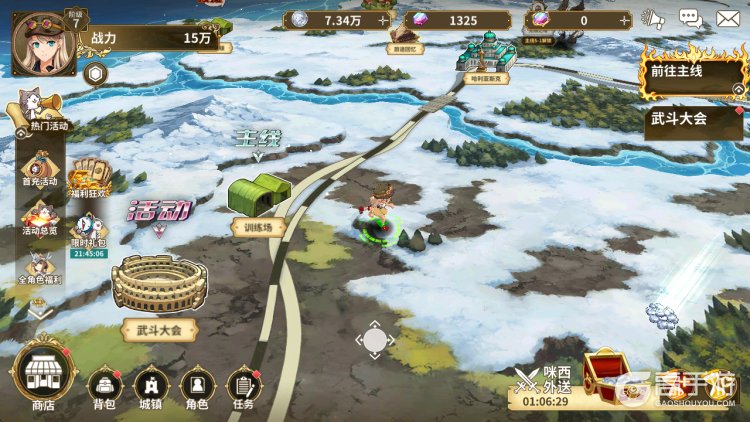
Task: Open 热门活动 hot events megaphone
Action: [x=40, y=109]
